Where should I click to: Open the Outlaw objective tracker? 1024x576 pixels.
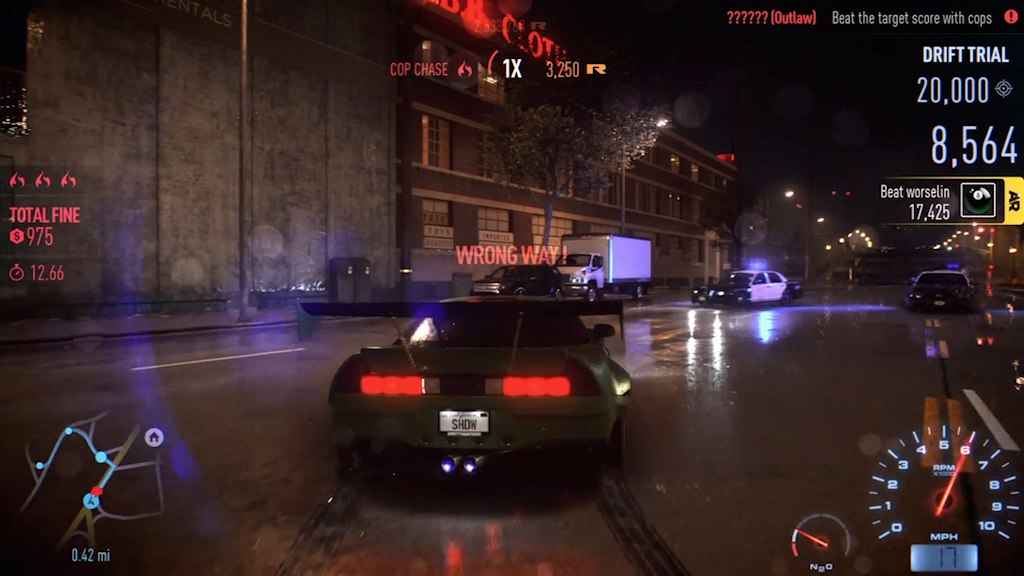coord(868,18)
